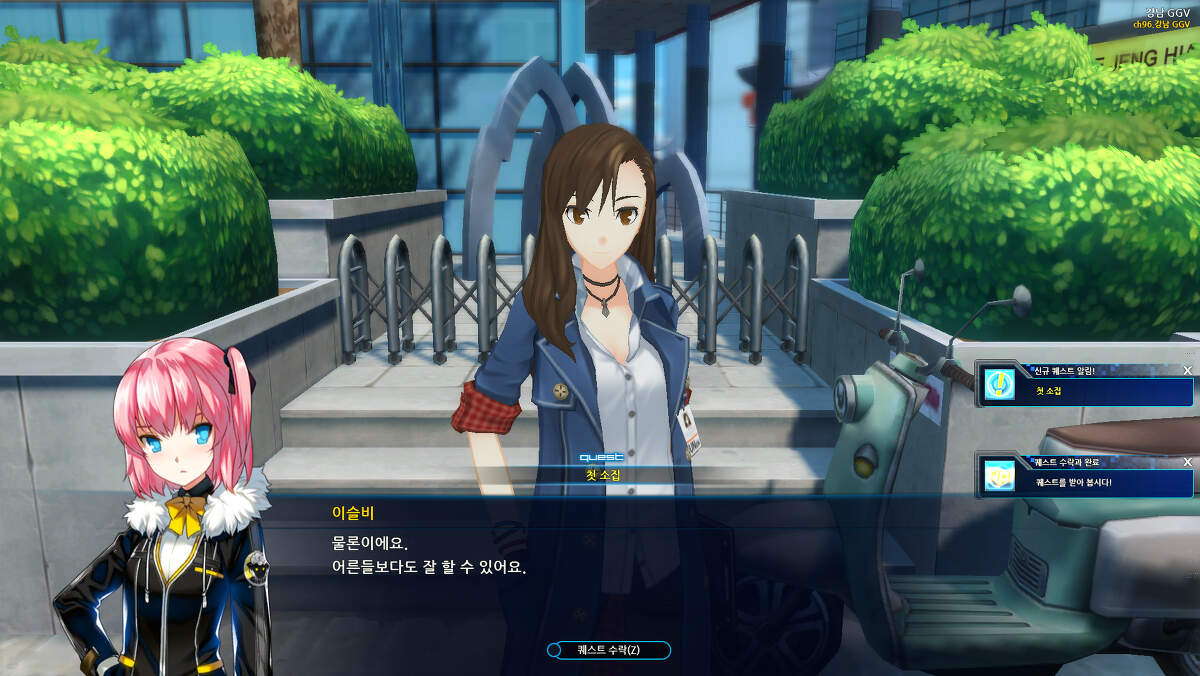Click the exclamation mark quest alert icon
Screen dimensions: 1200x676
(x=998, y=385)
